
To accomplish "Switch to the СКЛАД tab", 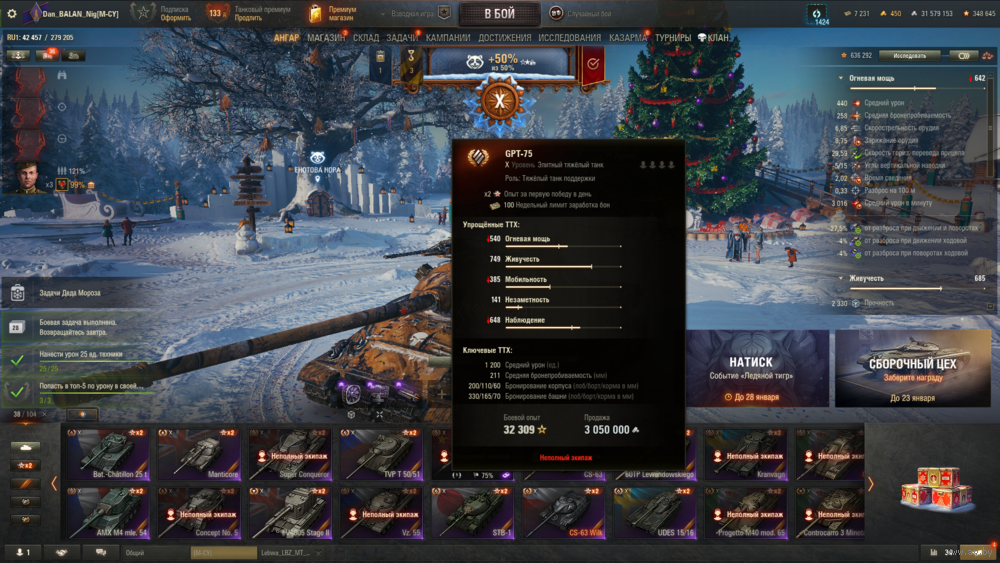I will click(366, 38).
